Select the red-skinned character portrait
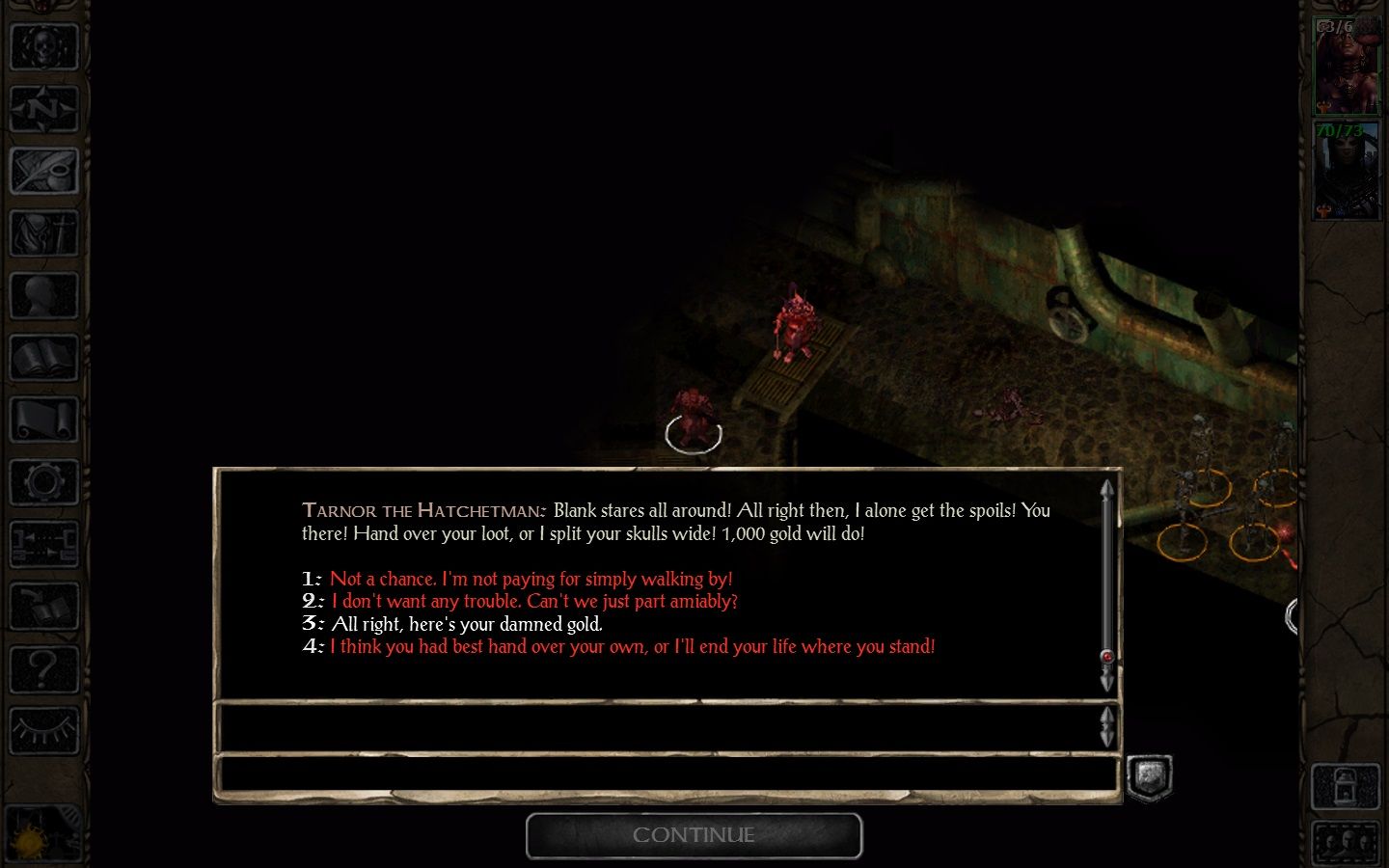Screen dimensions: 1389x868 click(1347, 66)
